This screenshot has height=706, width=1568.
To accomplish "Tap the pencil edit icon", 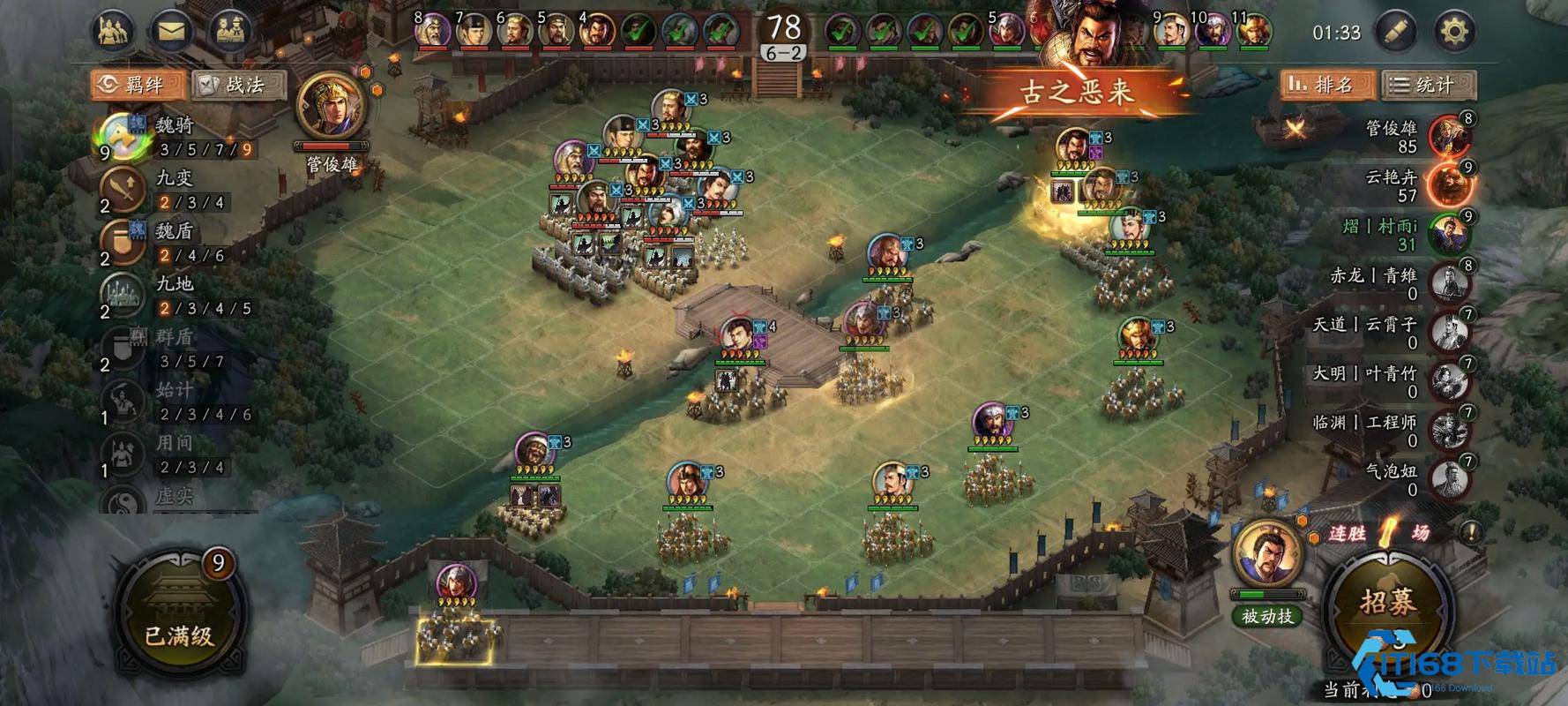I will 1395,33.
